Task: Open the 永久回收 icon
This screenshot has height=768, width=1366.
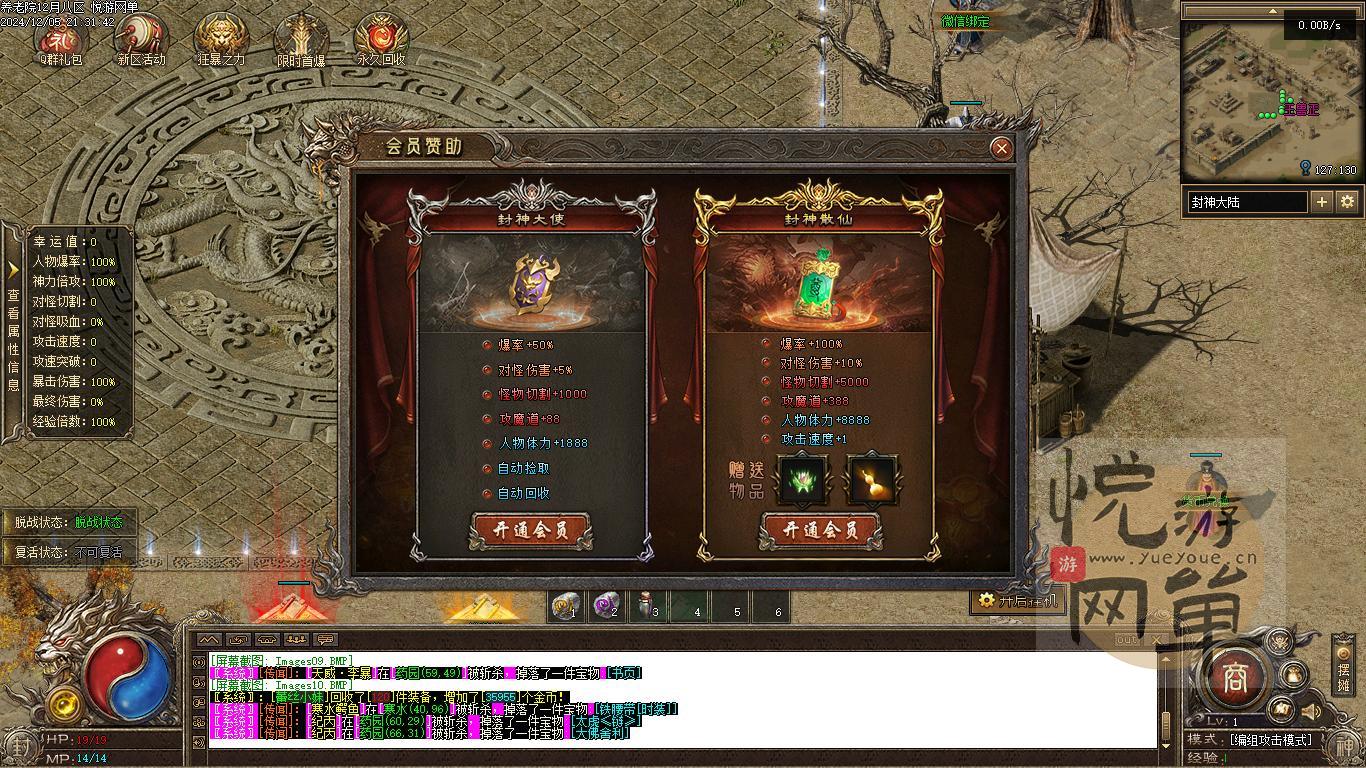Action: pyautogui.click(x=381, y=40)
